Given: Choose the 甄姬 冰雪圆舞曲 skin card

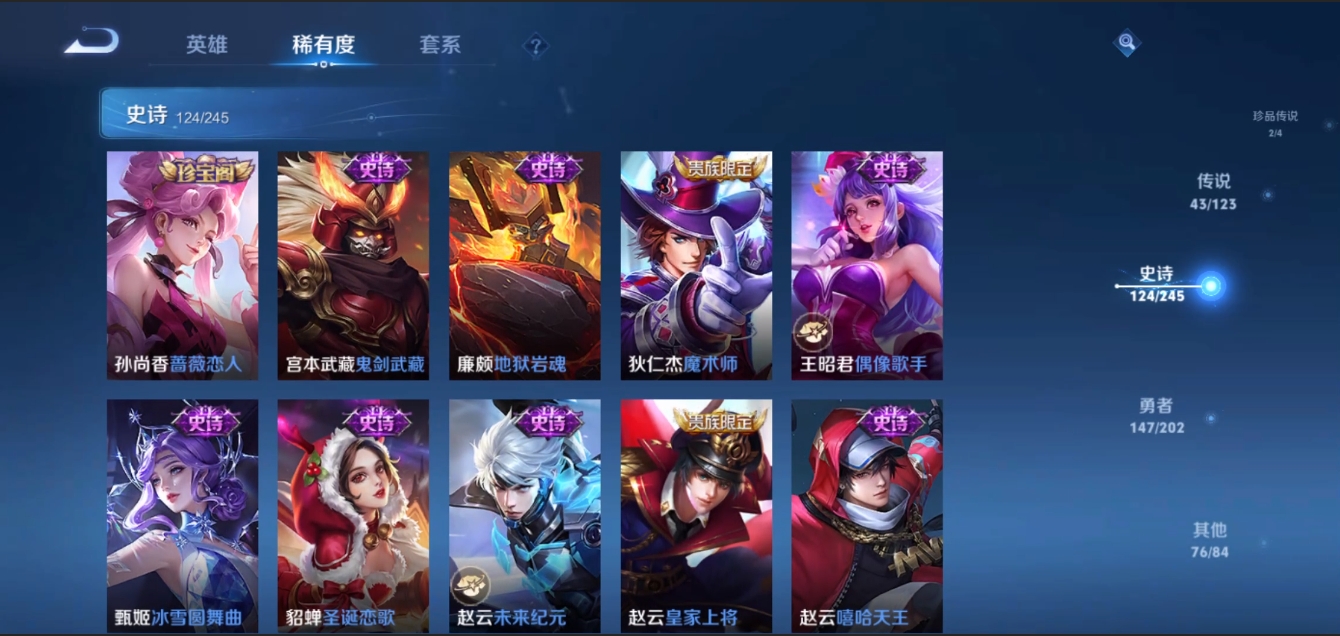Looking at the screenshot, I should pyautogui.click(x=182, y=515).
